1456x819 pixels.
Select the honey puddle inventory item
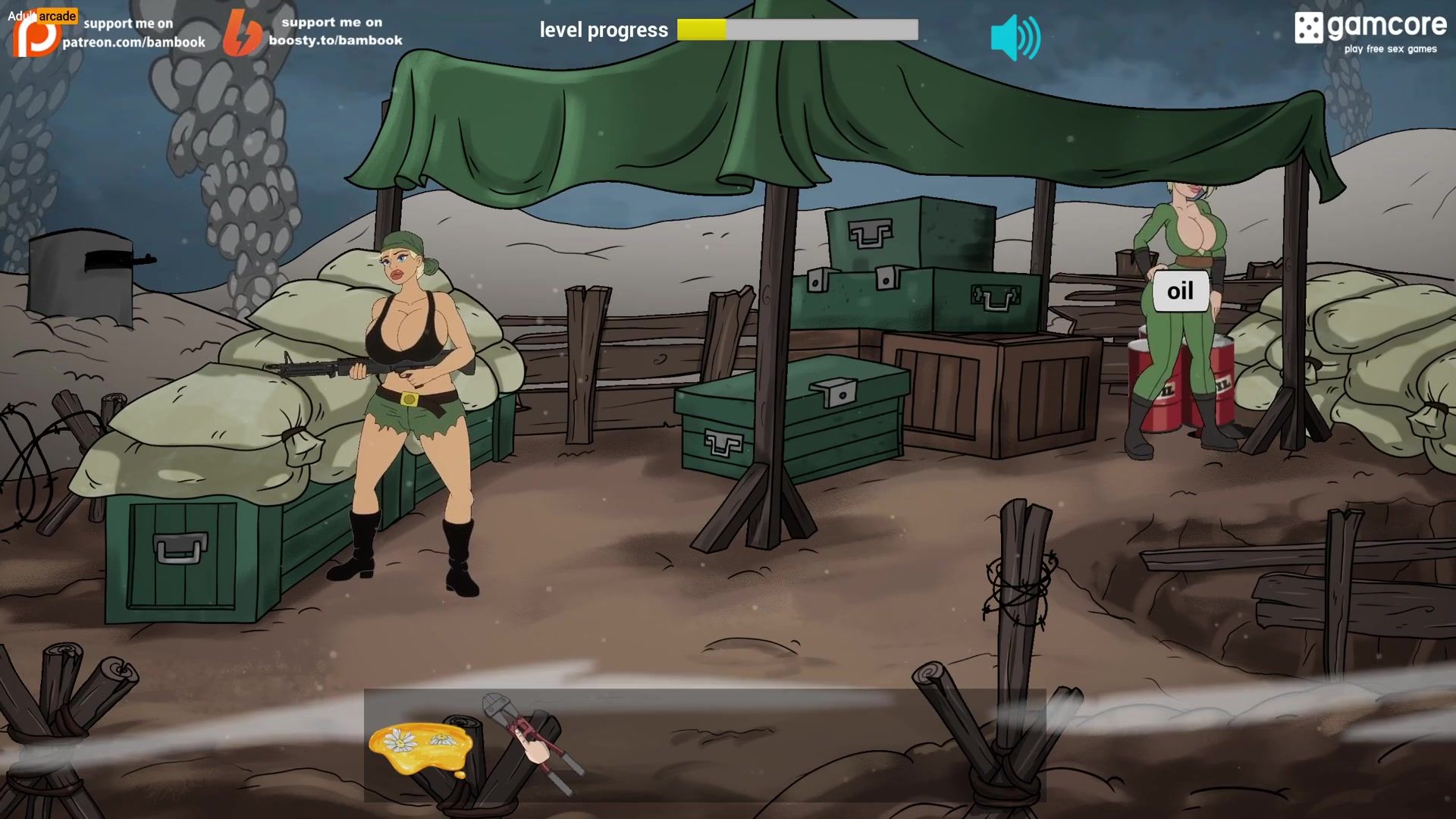click(x=419, y=747)
